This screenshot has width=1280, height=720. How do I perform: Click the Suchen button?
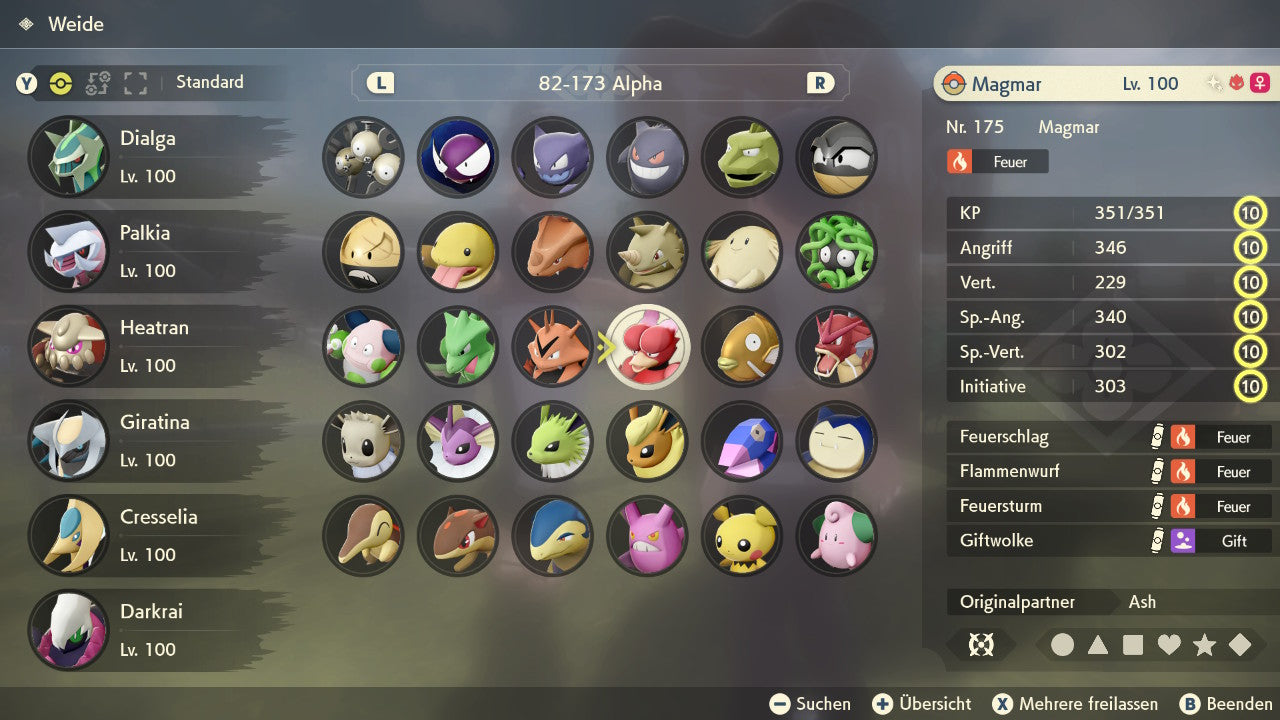[x=810, y=703]
